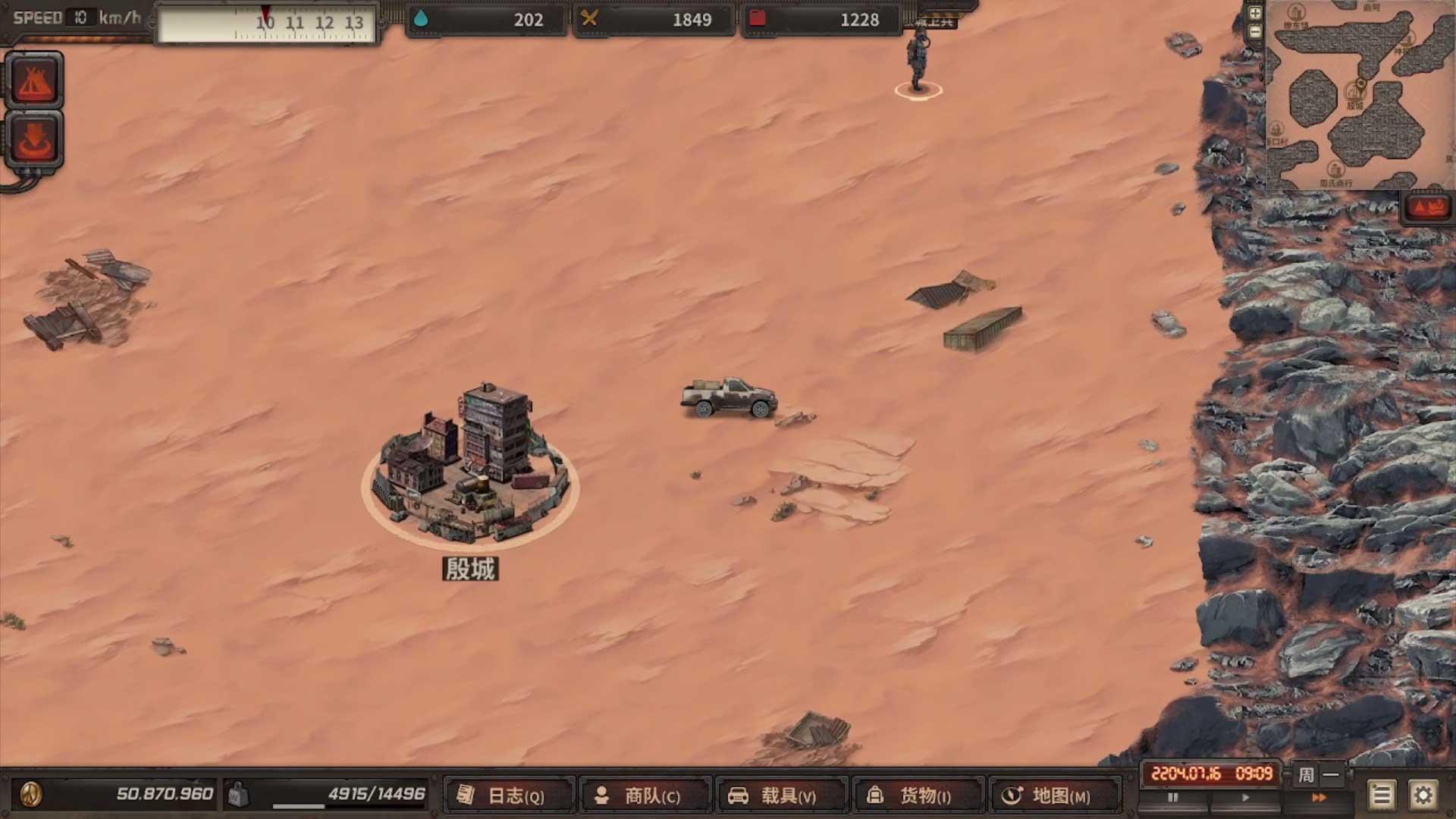Activate fast-forward time speed
This screenshot has height=819, width=1456.
point(1319,798)
